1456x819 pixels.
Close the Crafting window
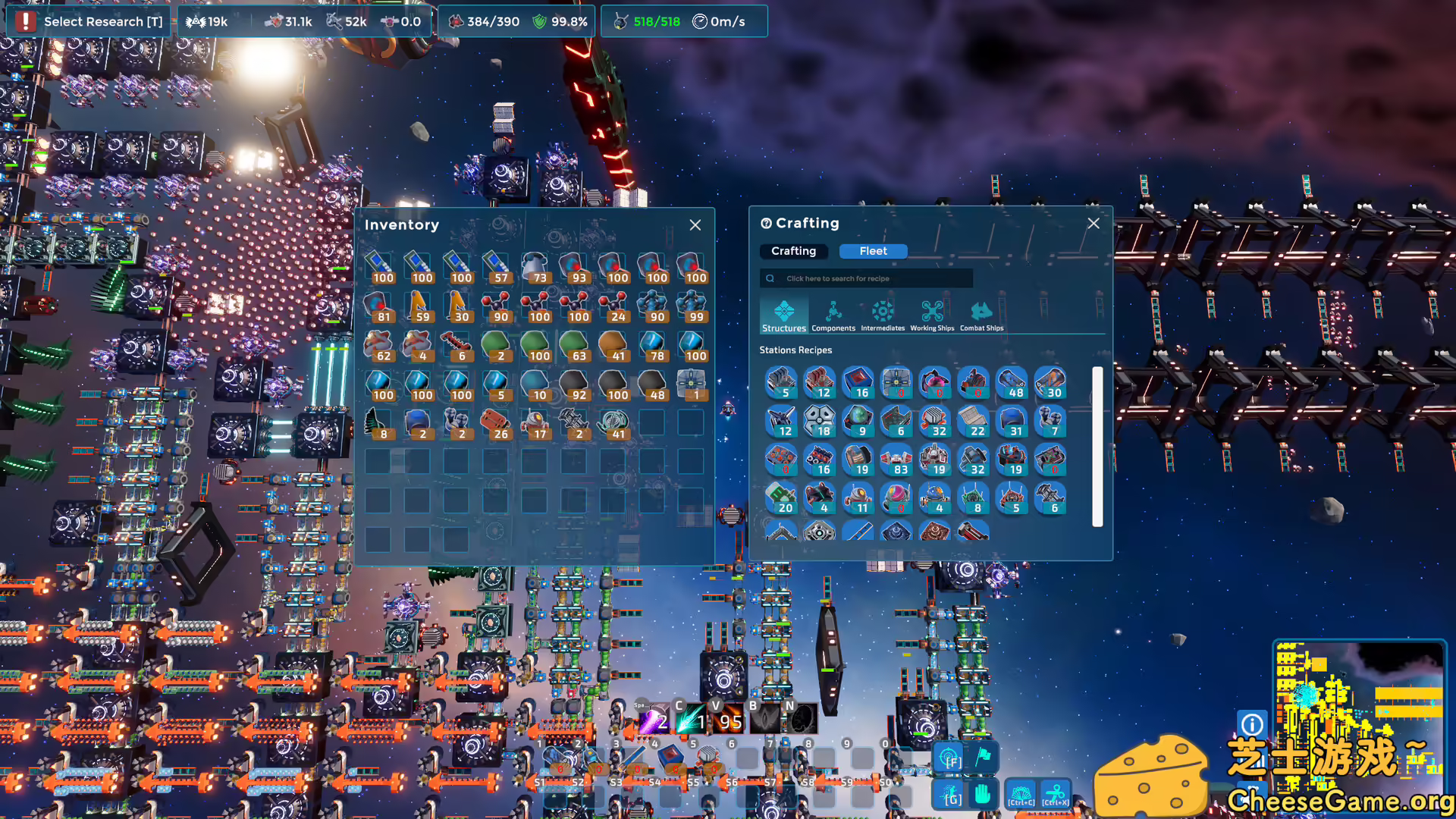coord(1093,224)
